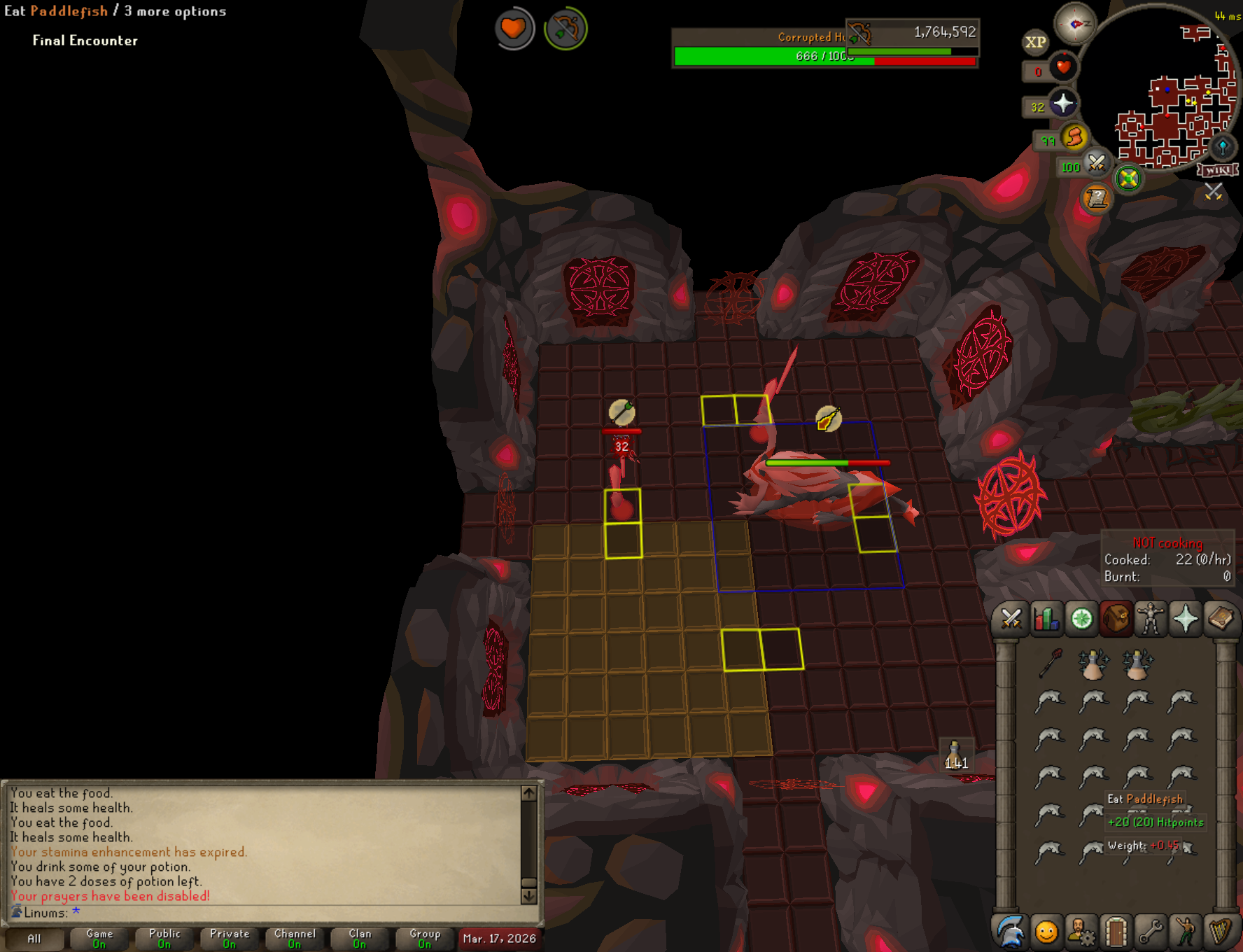
Task: Select the red-tipped staff in the inventory
Action: (1050, 662)
